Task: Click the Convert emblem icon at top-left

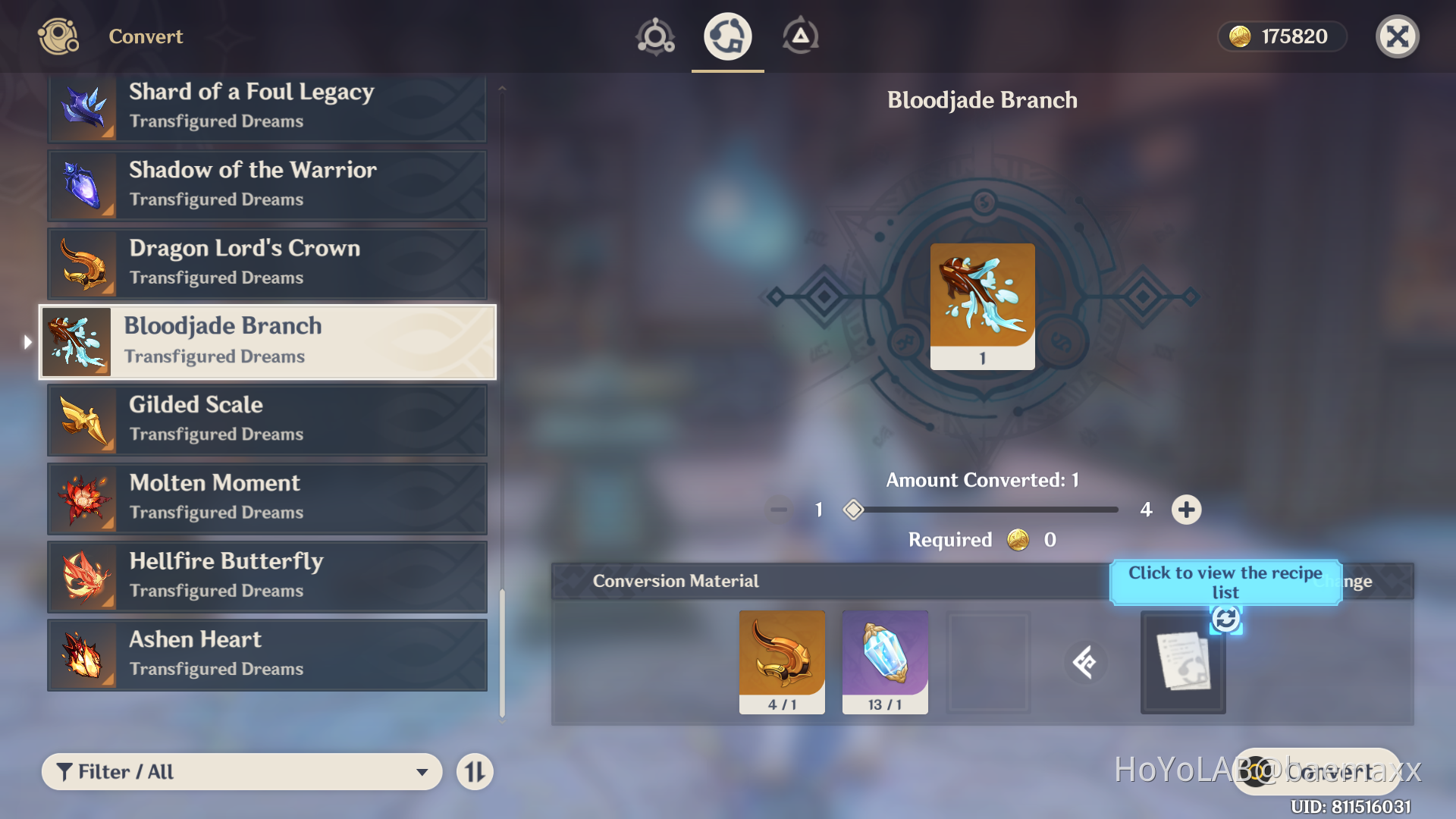Action: tap(58, 36)
